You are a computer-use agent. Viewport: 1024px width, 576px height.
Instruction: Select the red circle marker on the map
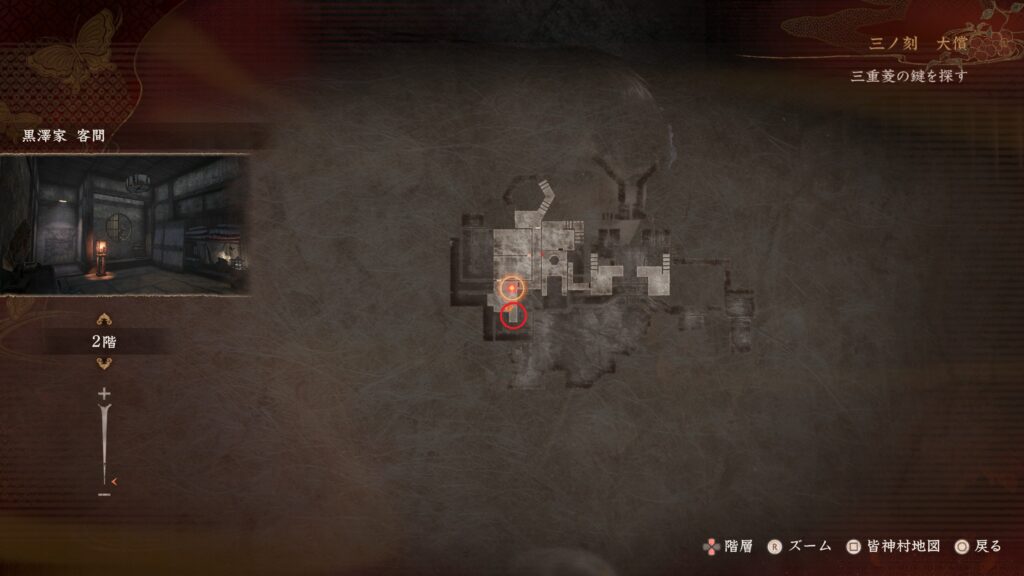[513, 316]
